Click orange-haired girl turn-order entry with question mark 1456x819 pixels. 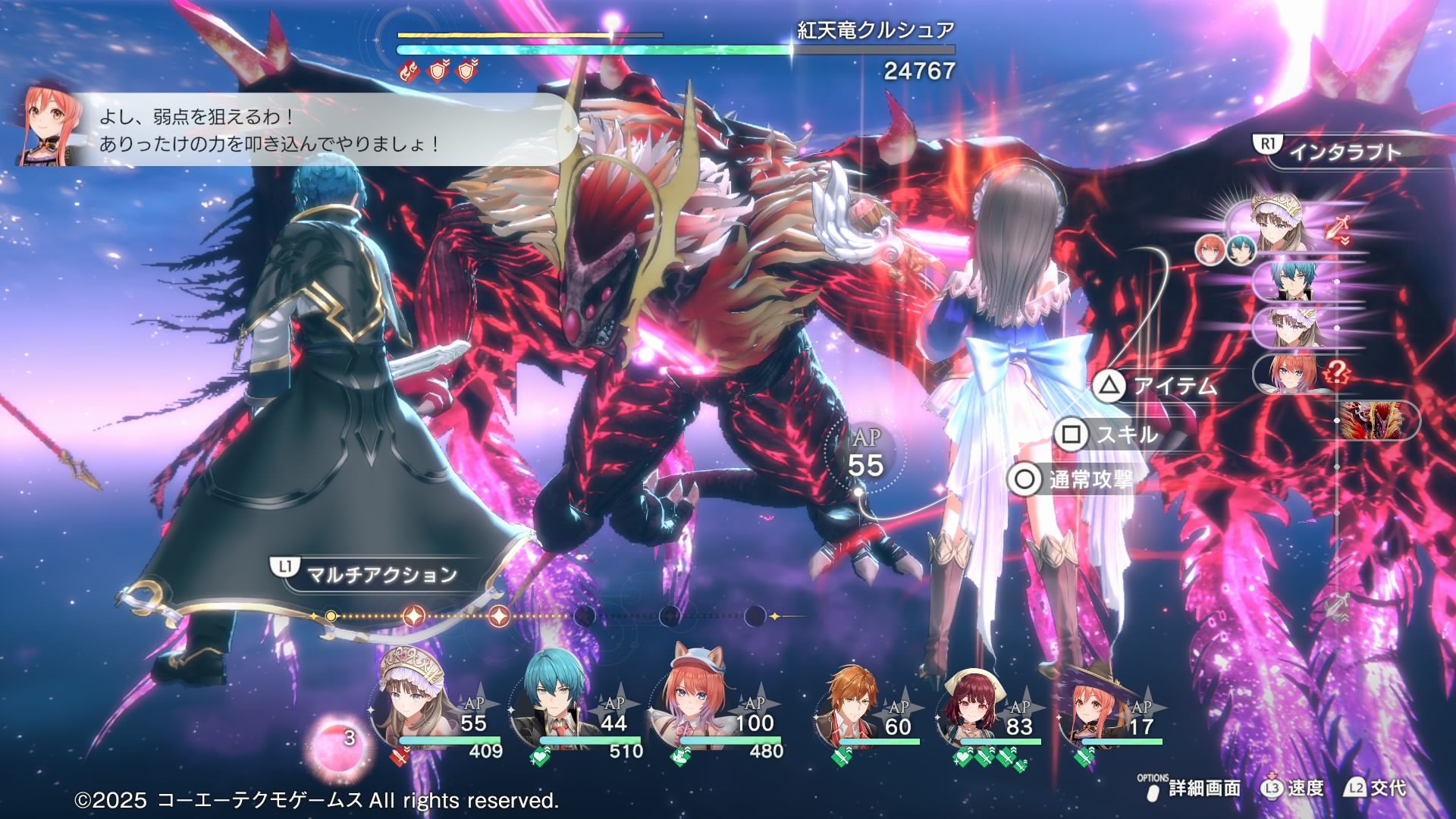(1295, 373)
